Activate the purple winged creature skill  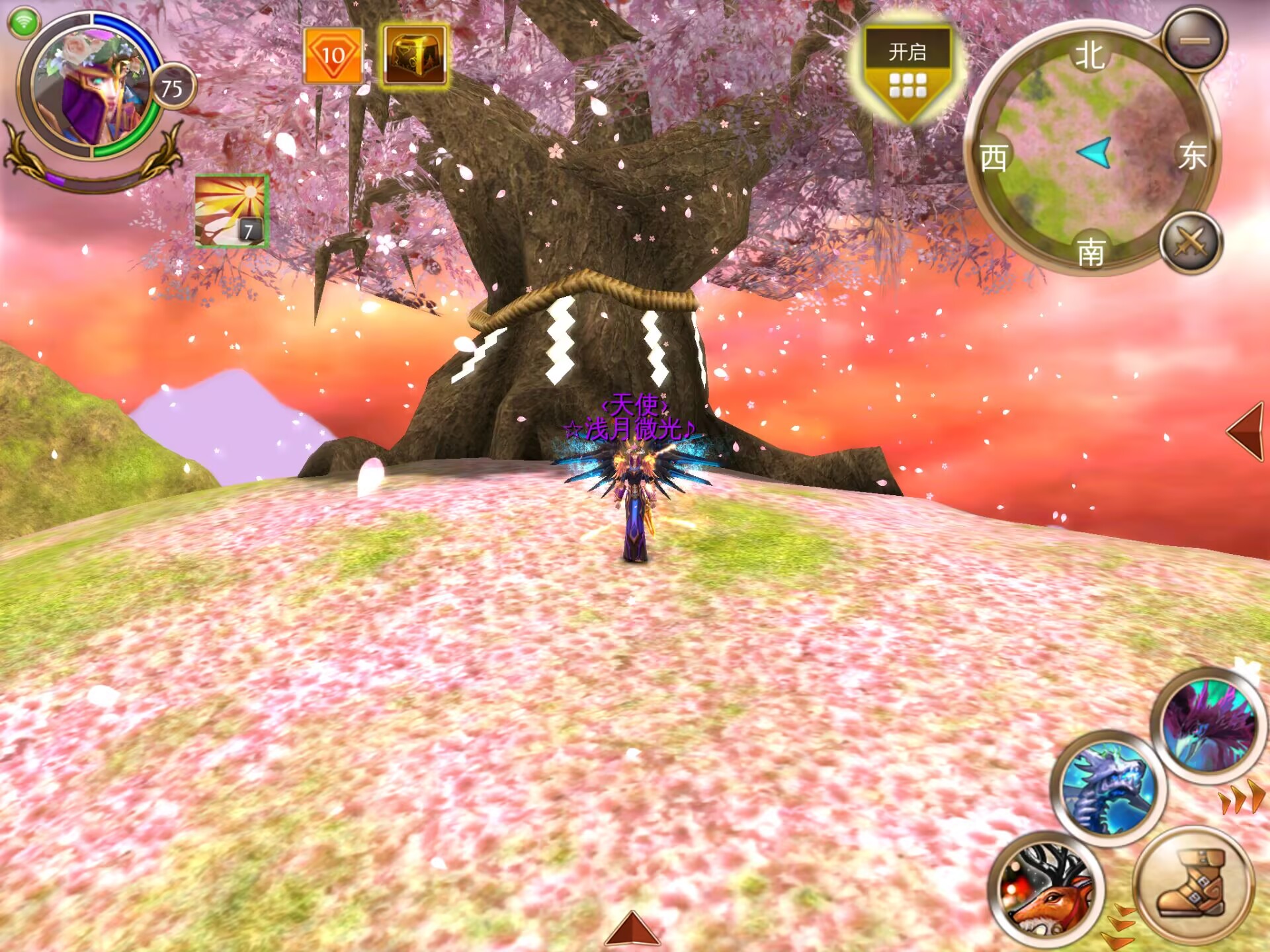point(1208,727)
